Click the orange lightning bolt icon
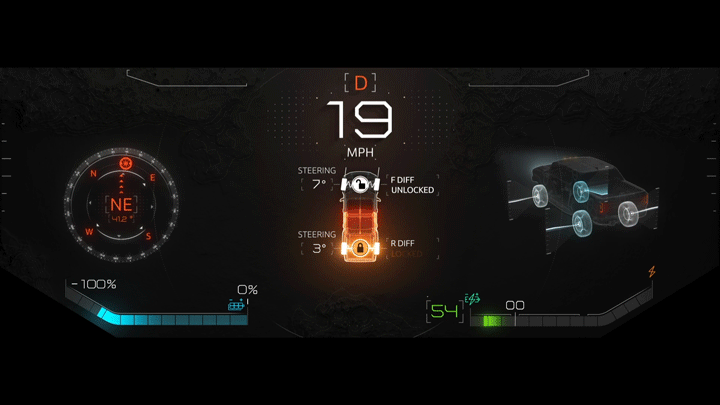The height and width of the screenshot is (405, 720). tap(652, 271)
